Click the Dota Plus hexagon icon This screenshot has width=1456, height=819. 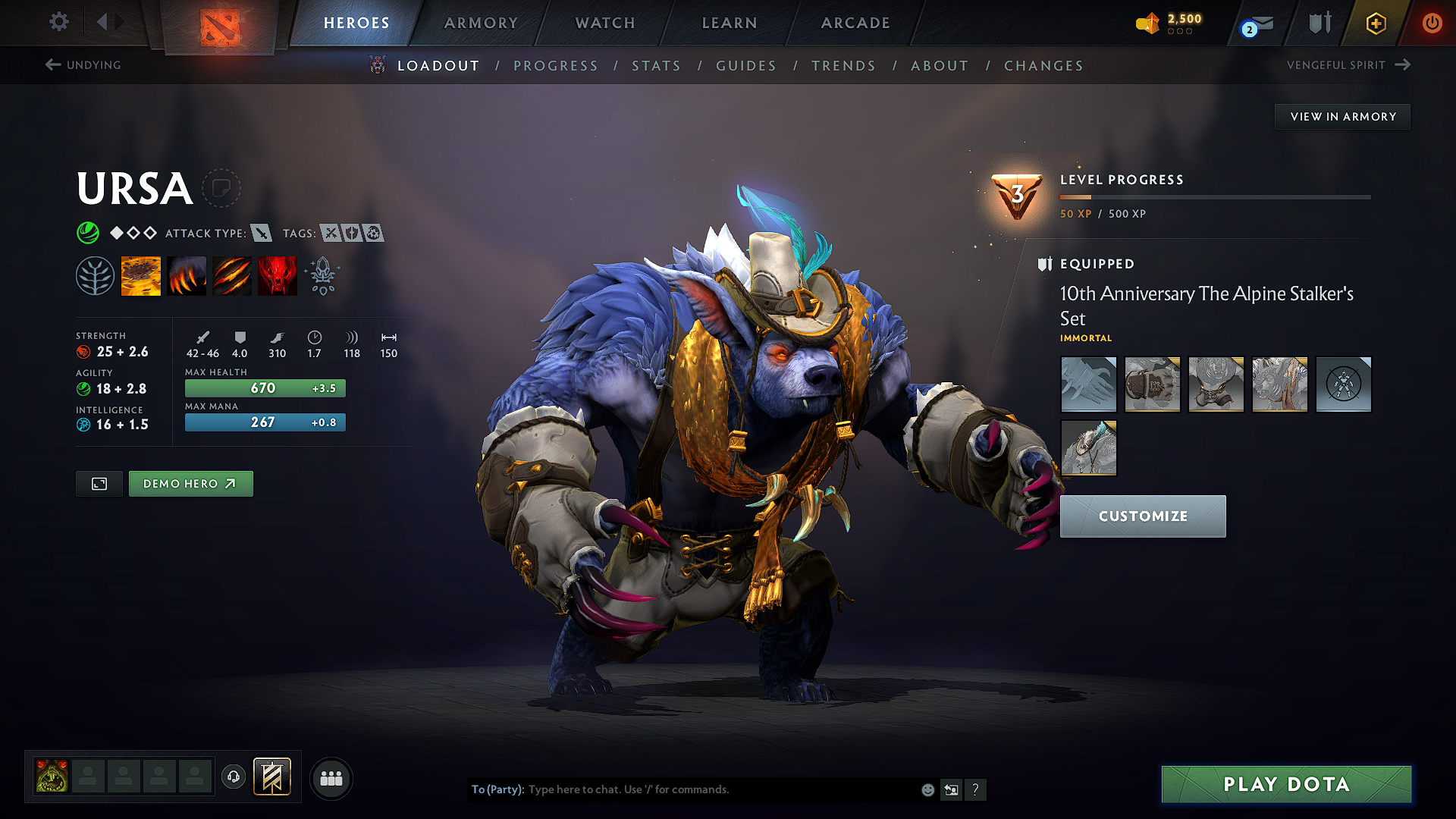[1375, 24]
